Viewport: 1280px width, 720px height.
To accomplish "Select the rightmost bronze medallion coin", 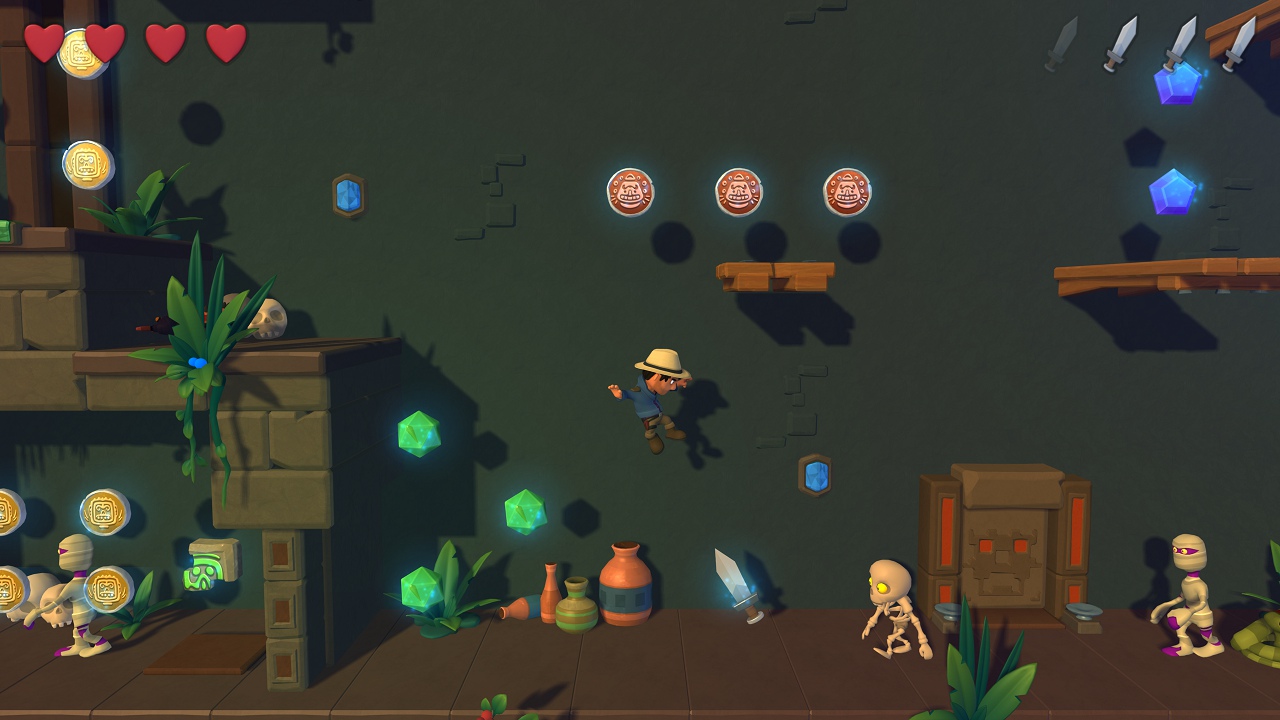I will (x=847, y=190).
